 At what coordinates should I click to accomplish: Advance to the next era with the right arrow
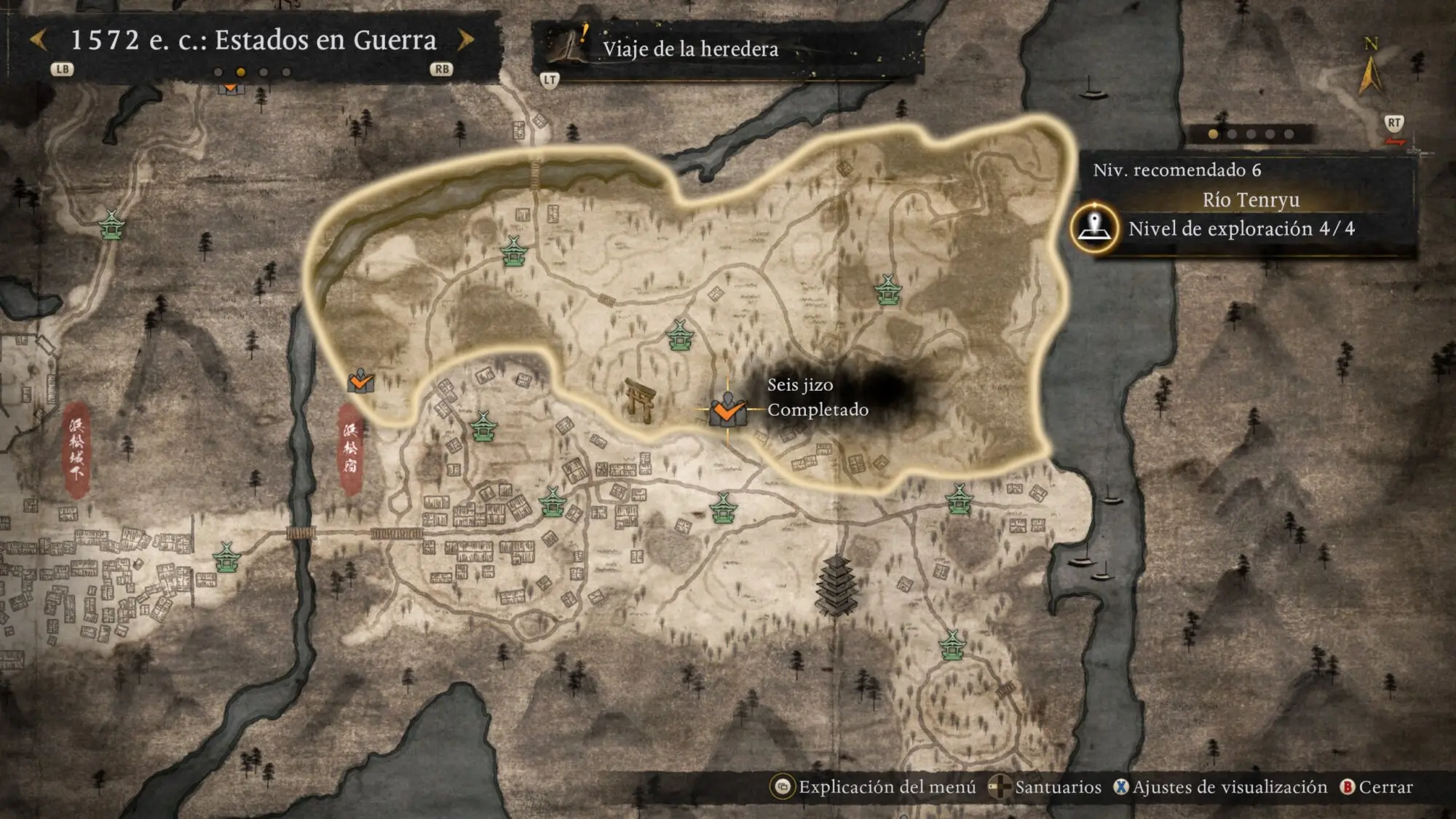click(x=466, y=40)
